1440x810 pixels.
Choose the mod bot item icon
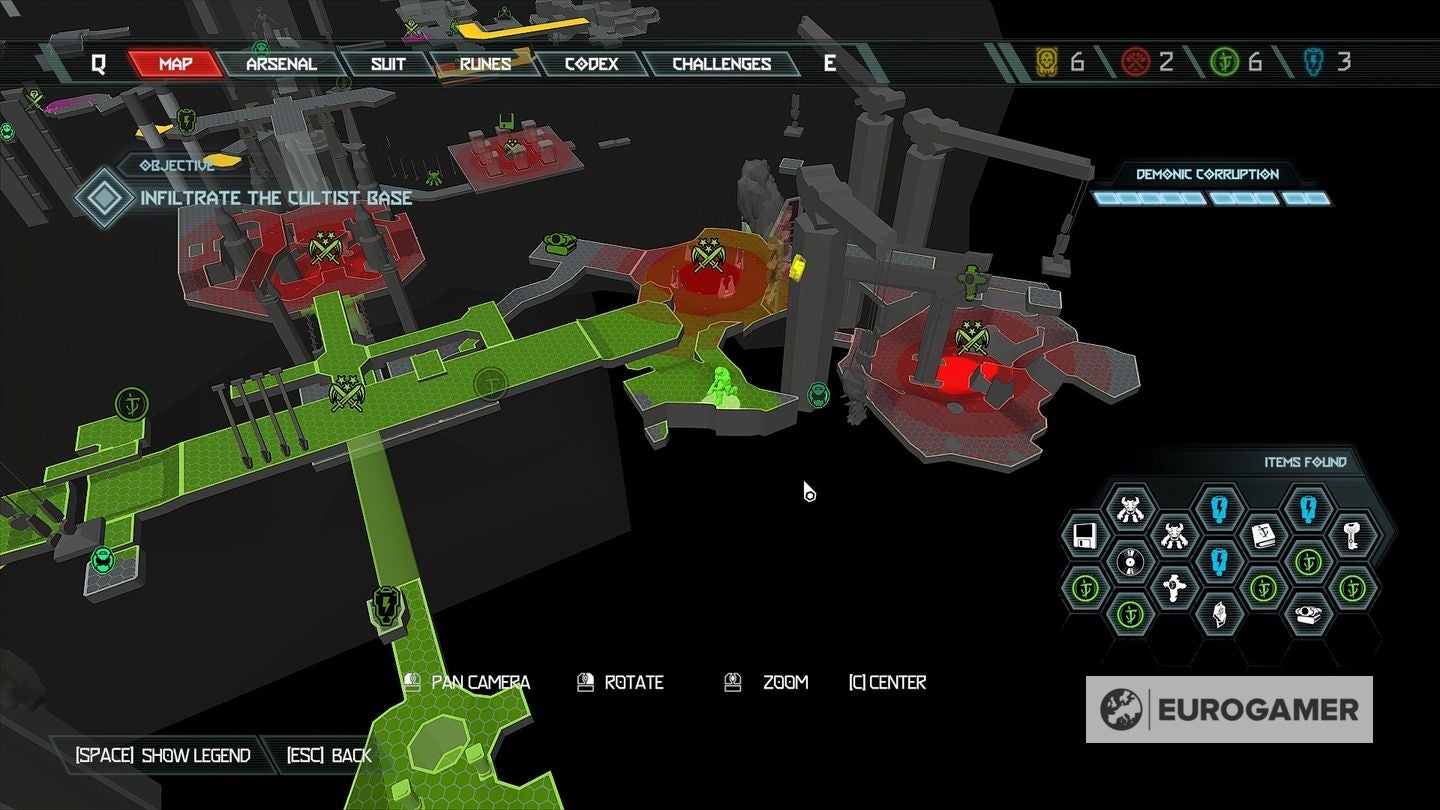[1307, 612]
